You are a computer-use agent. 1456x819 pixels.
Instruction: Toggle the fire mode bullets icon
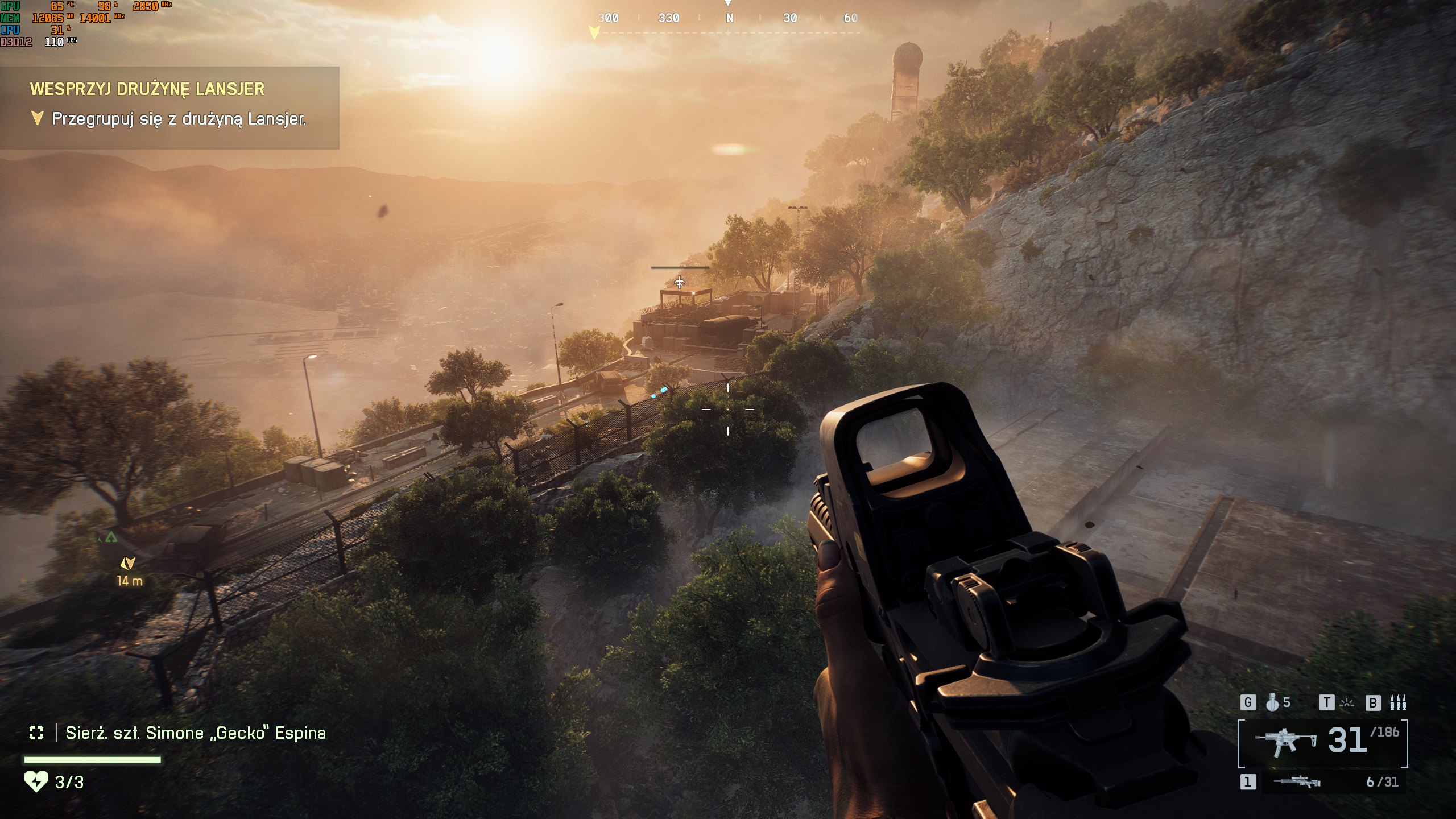[x=1398, y=703]
